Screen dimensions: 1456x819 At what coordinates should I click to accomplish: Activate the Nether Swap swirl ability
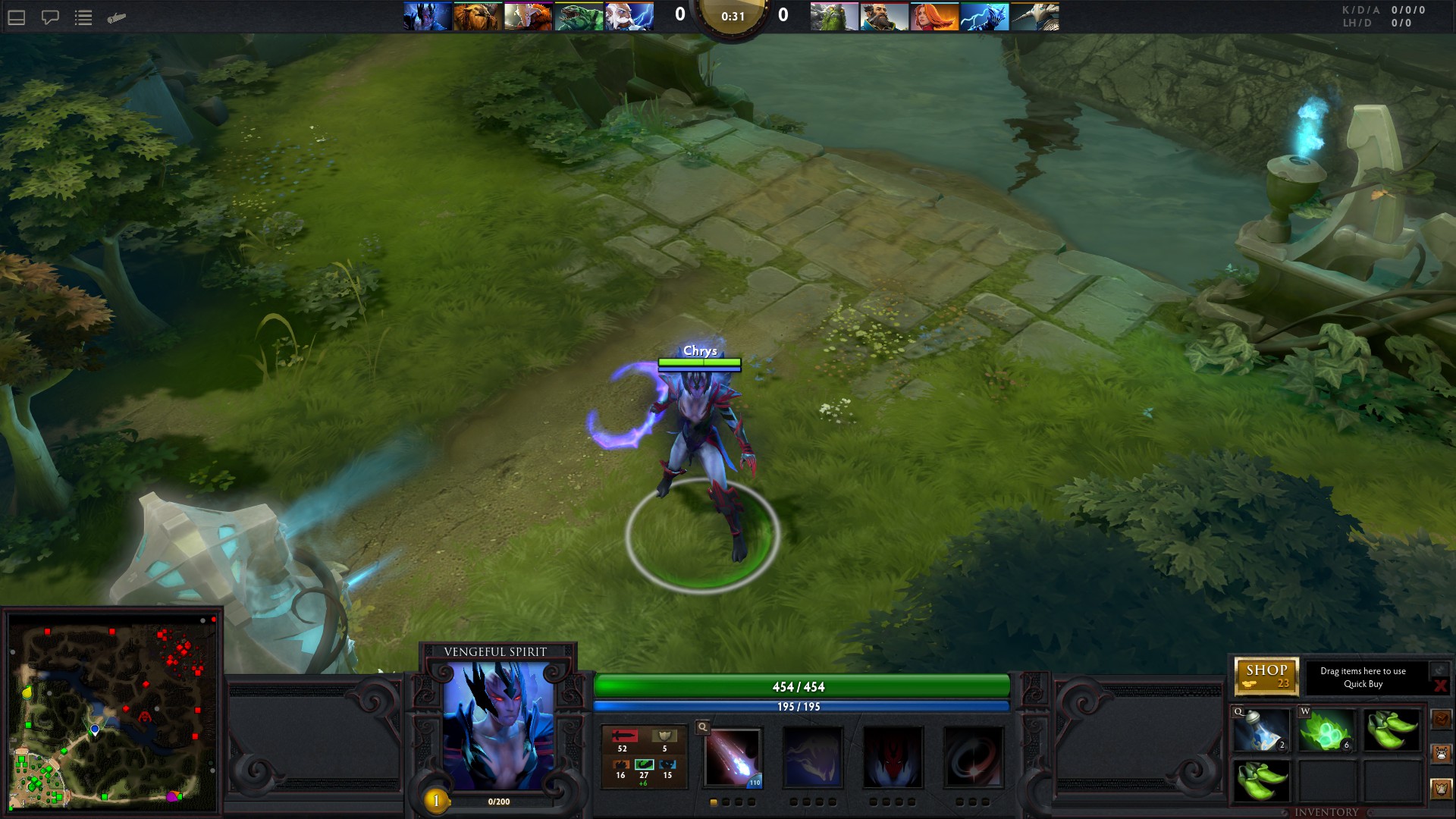pyautogui.click(x=973, y=757)
